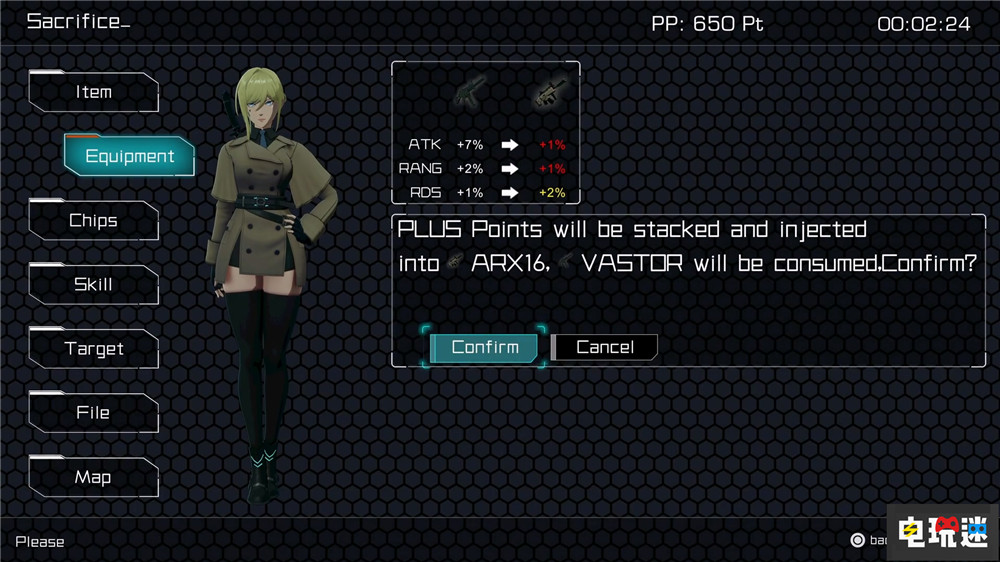Show the Map screen
Image resolution: width=1000 pixels, height=562 pixels.
[94, 477]
